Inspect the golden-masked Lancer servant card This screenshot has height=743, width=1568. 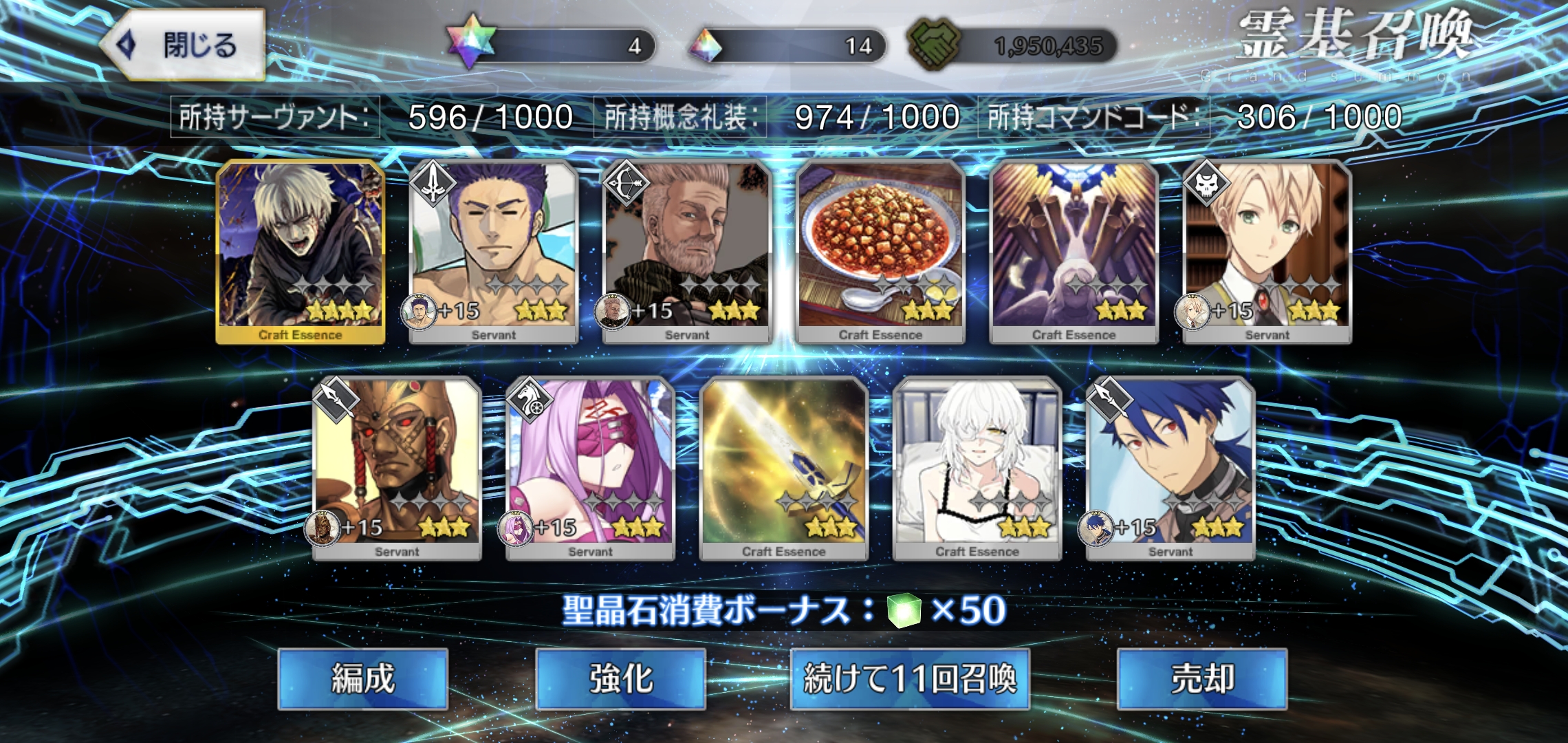(x=397, y=469)
